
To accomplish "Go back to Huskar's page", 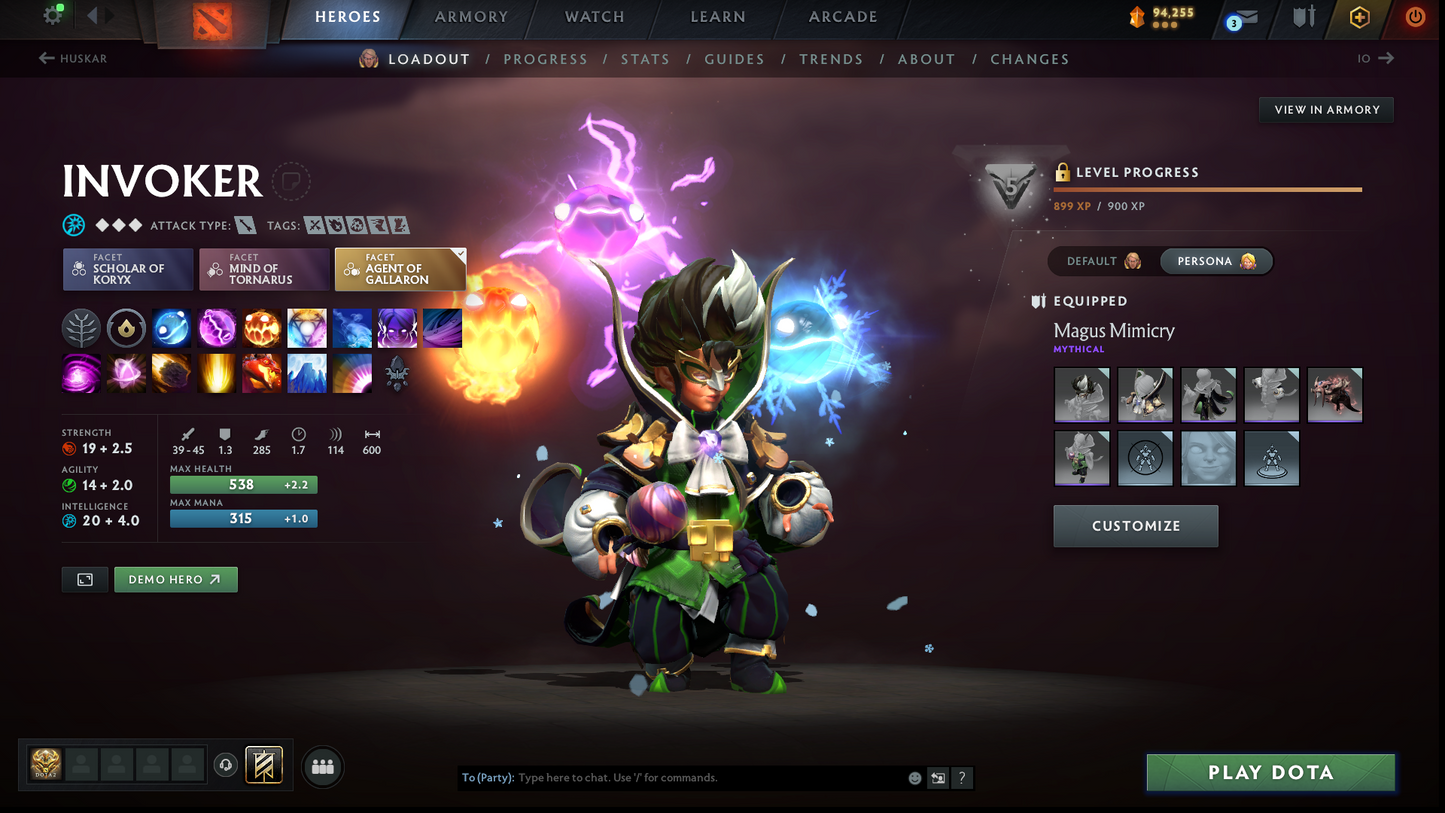I will pyautogui.click(x=72, y=58).
